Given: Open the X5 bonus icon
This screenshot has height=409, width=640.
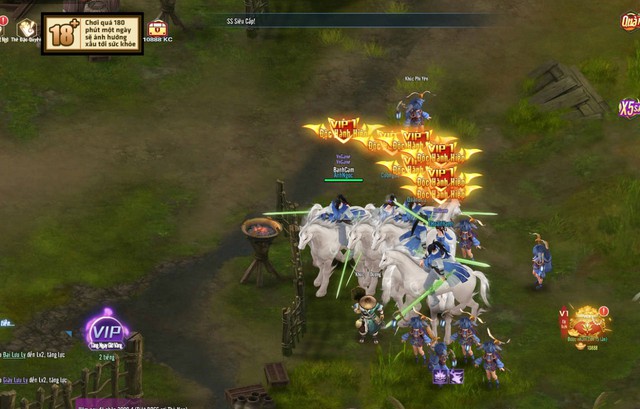Looking at the screenshot, I should click(629, 108).
